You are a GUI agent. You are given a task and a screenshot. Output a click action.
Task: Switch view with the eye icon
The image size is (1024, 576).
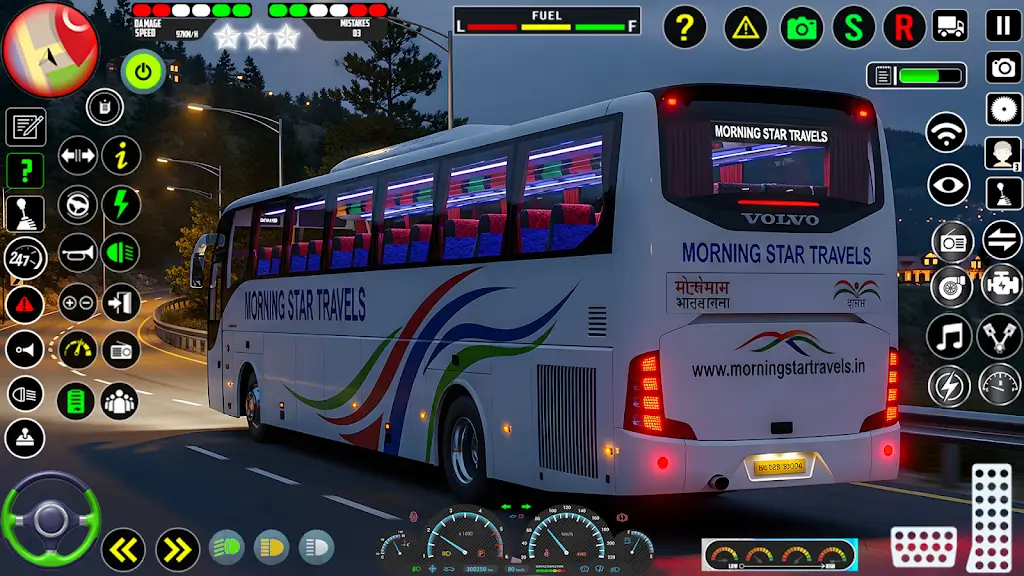pos(948,185)
